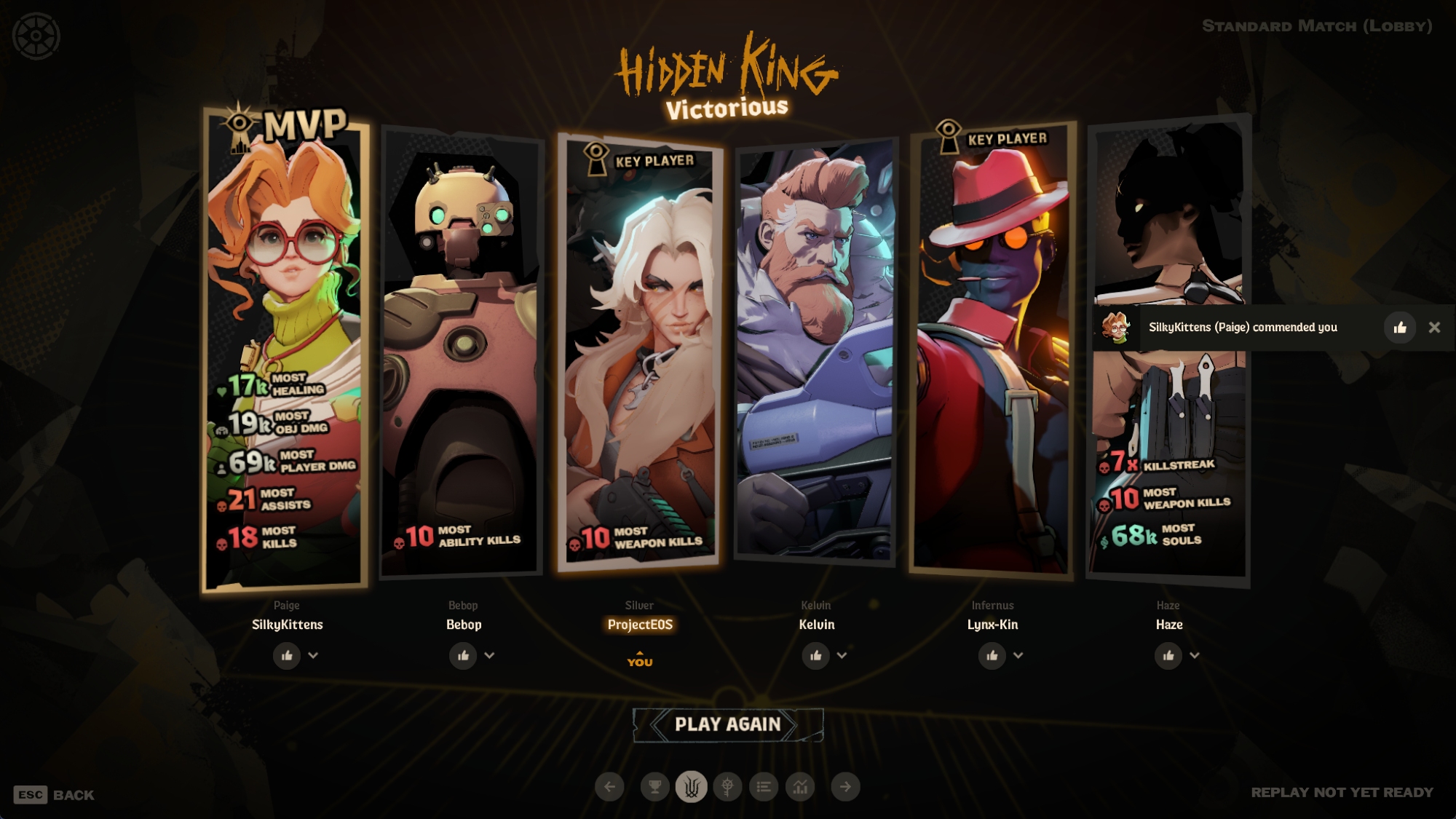Screen dimensions: 1456x819
Task: Return the commend in the SilkyKittens notification
Action: [x=1399, y=328]
